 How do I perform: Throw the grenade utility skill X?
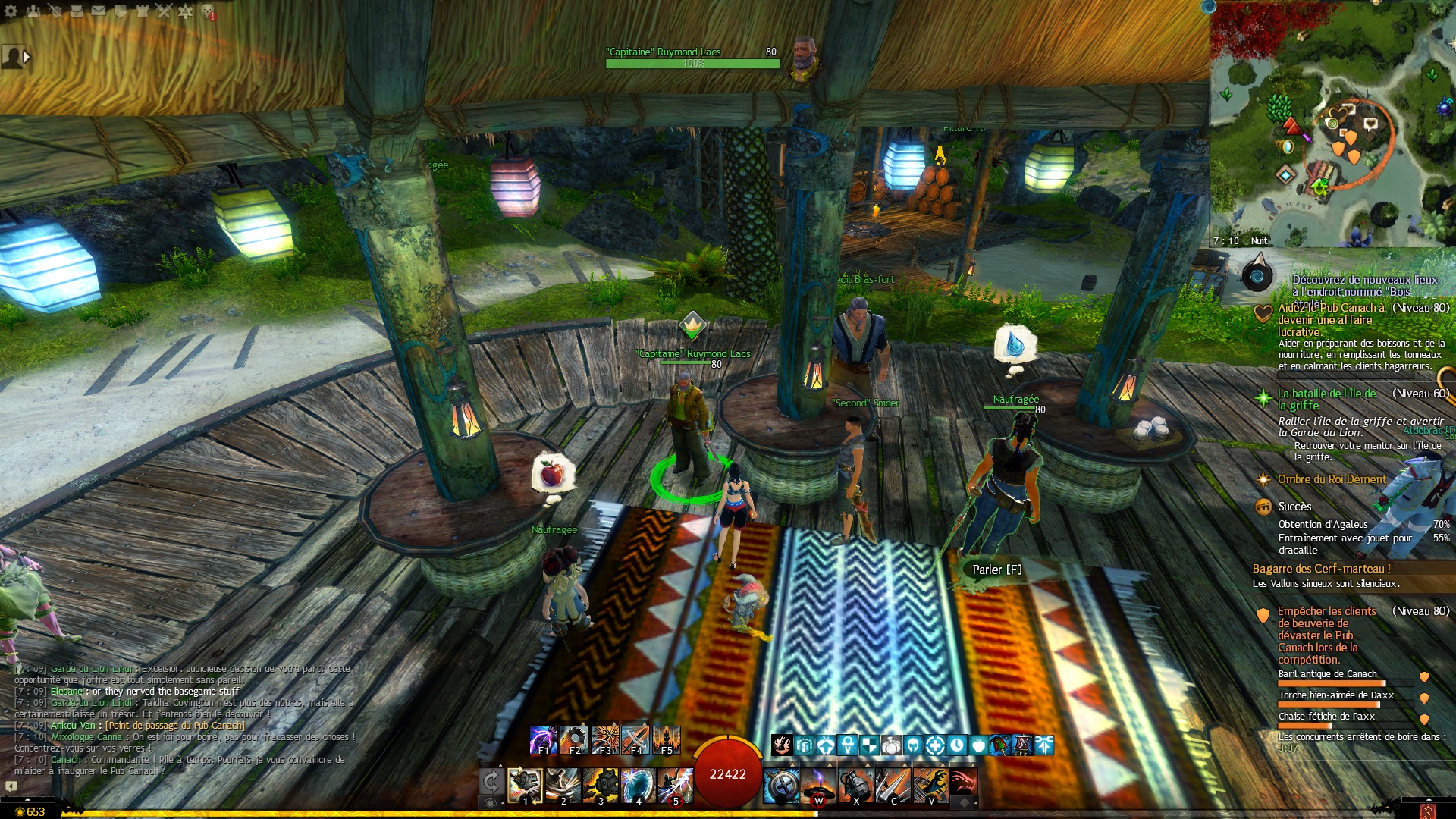pos(855,786)
